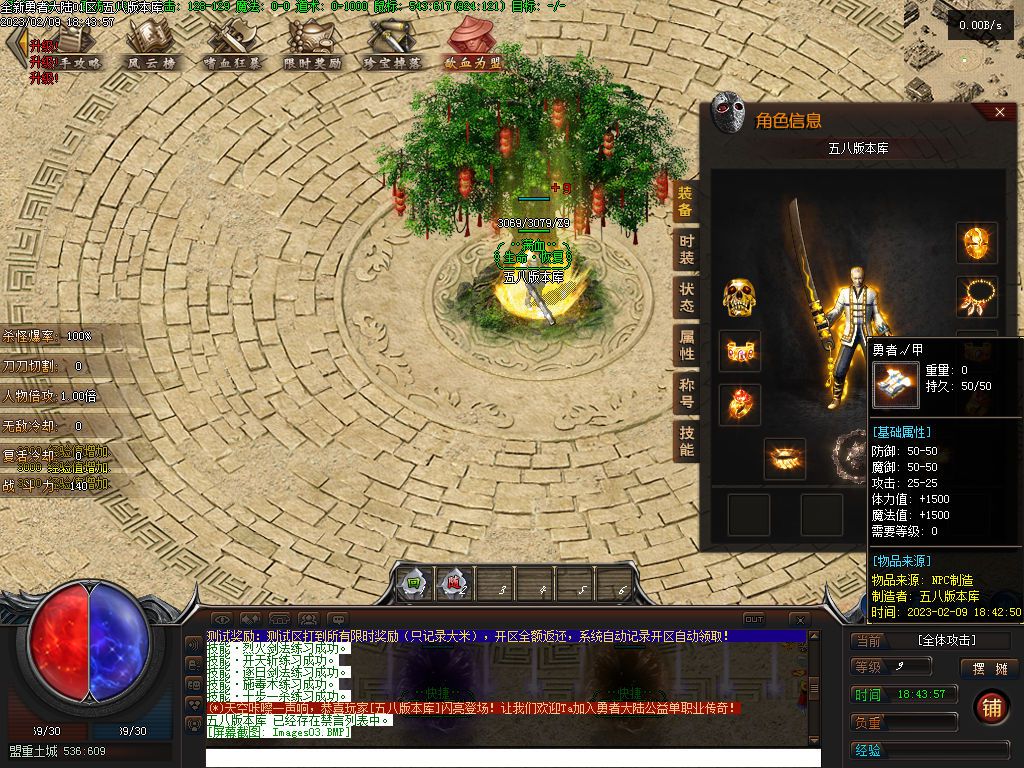Choose the golden helmet equipment slot
1024x768 pixels.
pyautogui.click(x=977, y=243)
